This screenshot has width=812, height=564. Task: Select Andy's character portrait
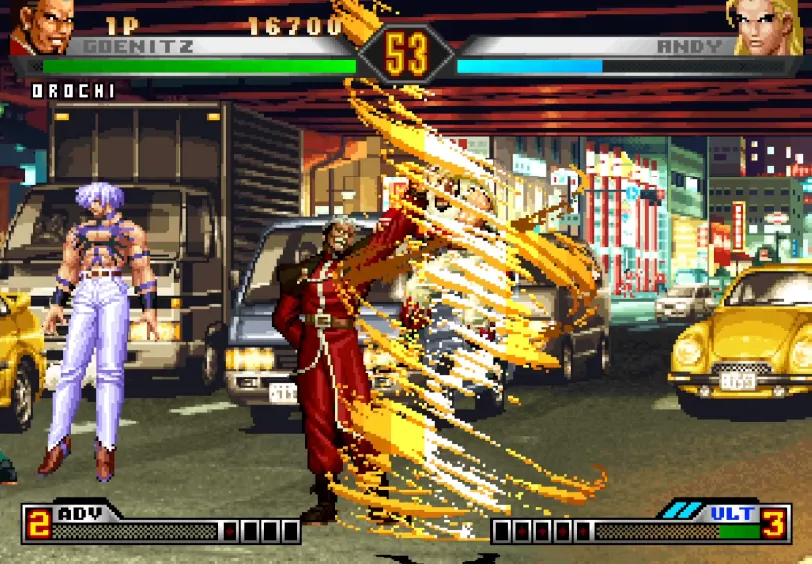[769, 26]
